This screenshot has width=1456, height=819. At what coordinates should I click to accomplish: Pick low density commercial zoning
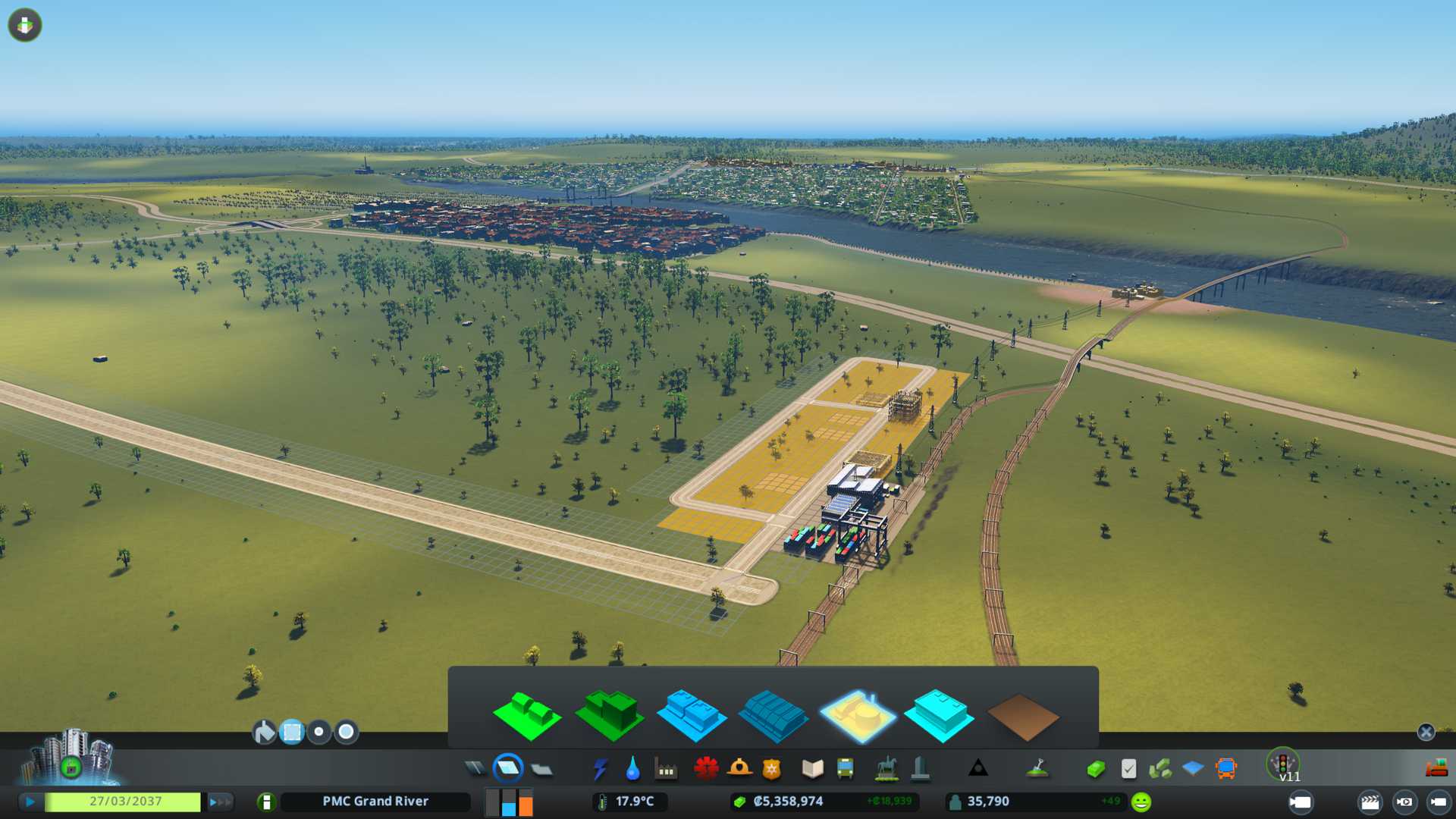[x=691, y=715]
